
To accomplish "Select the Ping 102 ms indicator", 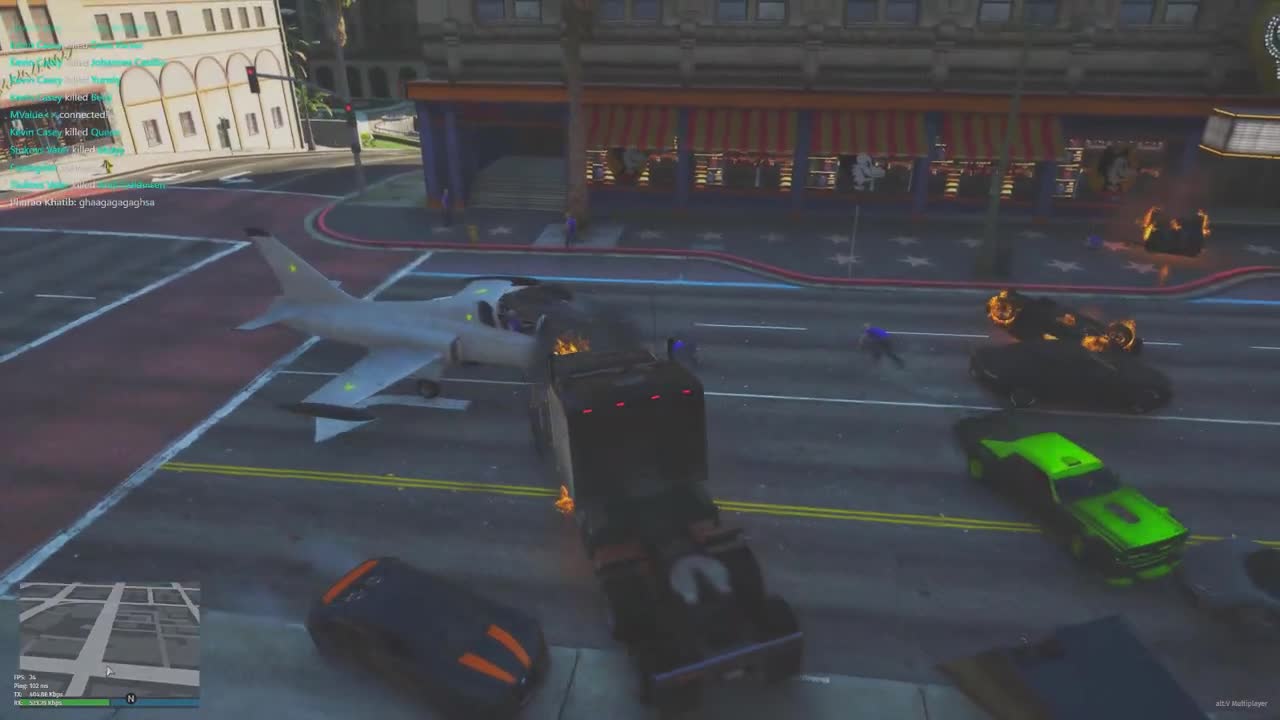I will [x=30, y=686].
